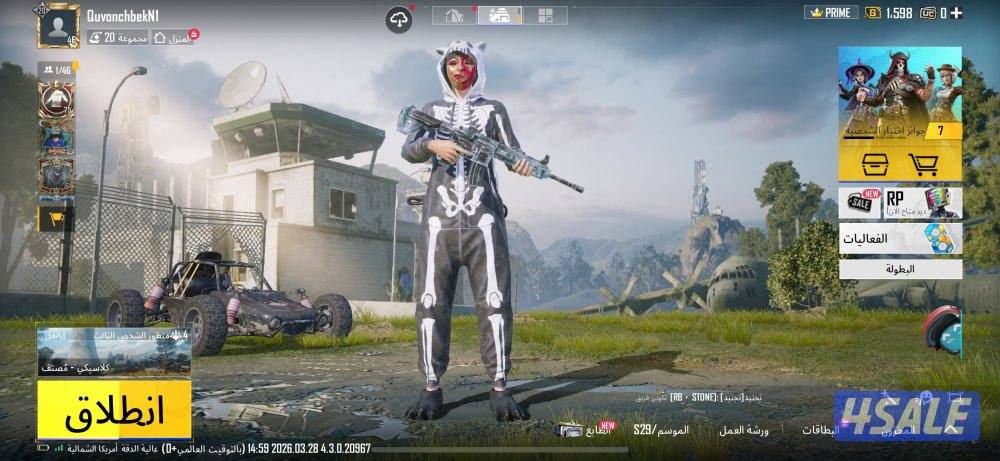Open the البطولة tournament button
1000x461 pixels.
[899, 268]
